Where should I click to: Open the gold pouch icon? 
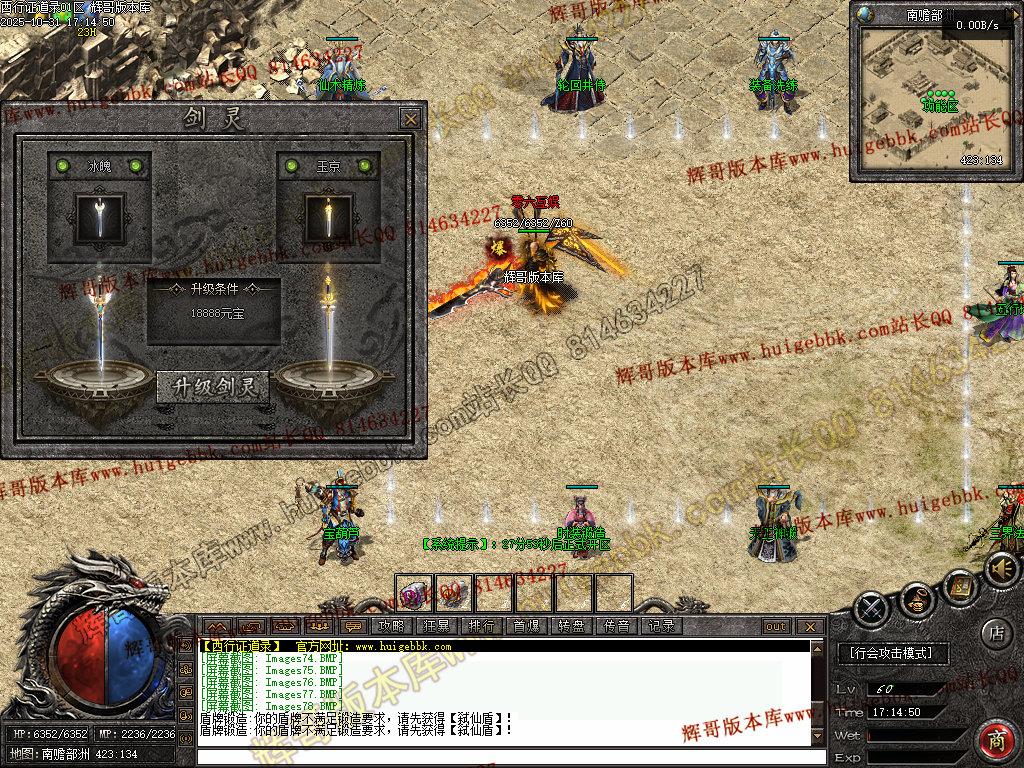click(916, 599)
